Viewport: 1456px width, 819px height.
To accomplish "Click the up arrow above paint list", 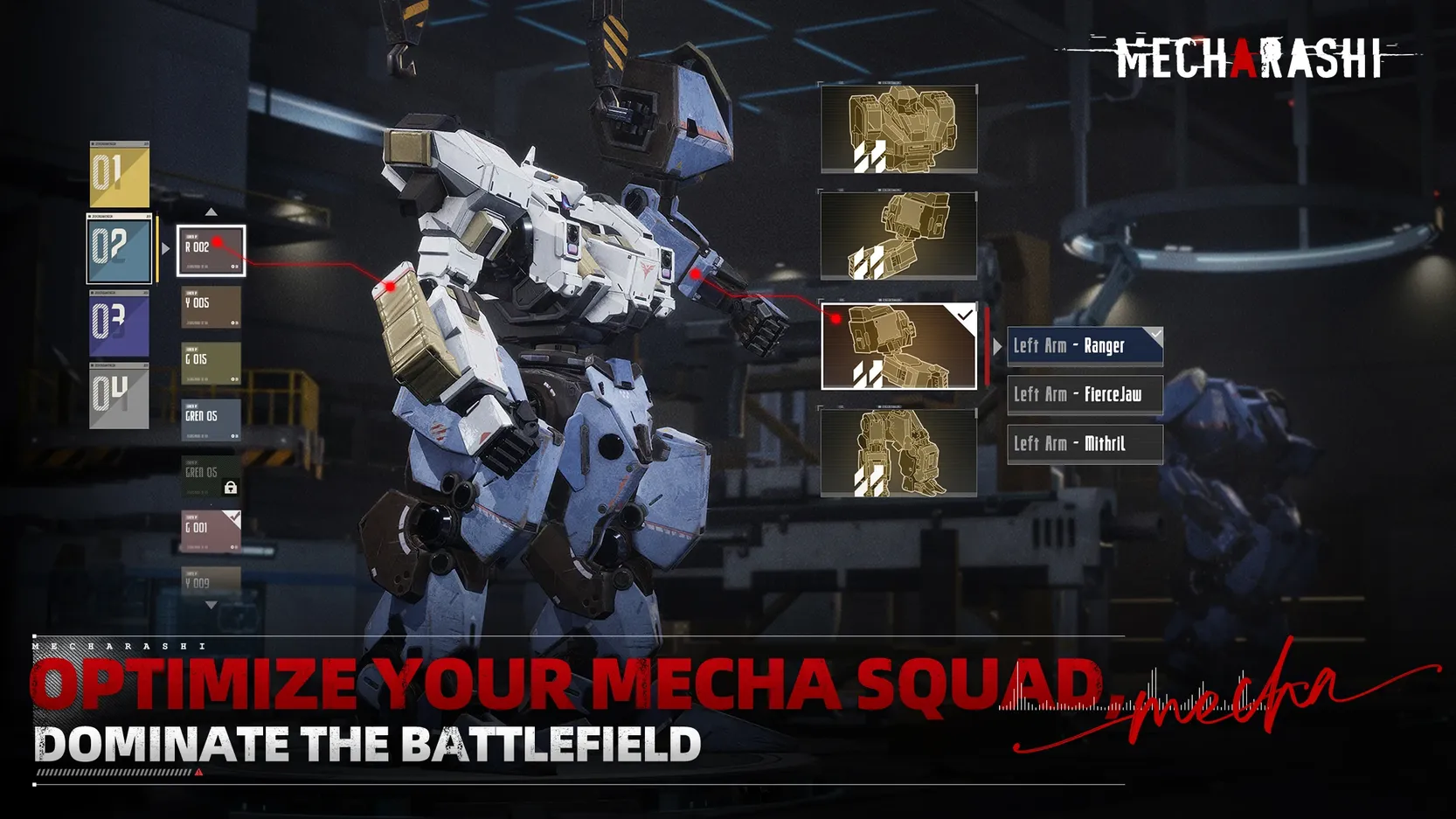I will coord(211,212).
